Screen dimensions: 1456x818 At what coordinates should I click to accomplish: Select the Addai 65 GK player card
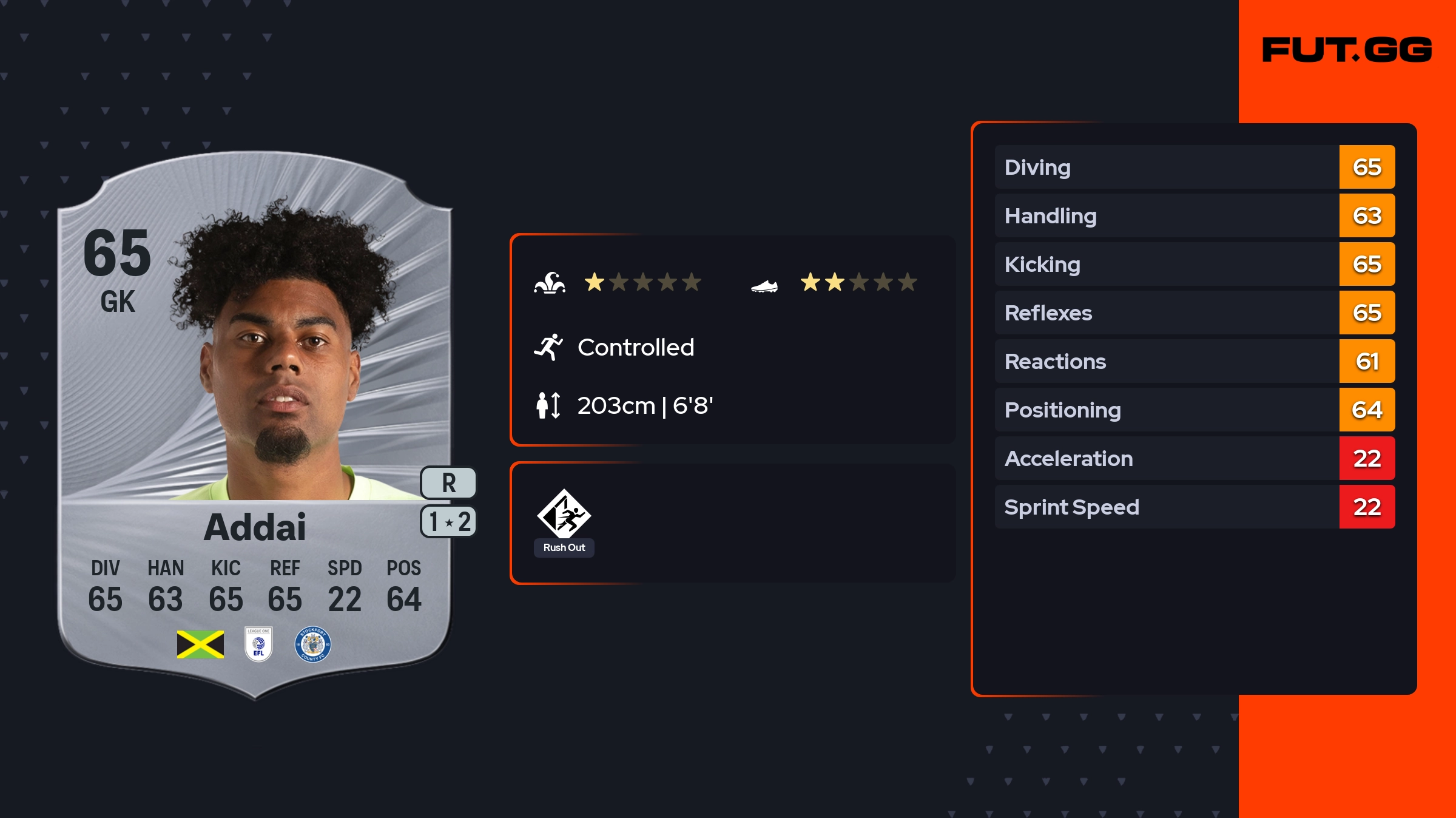[255, 425]
